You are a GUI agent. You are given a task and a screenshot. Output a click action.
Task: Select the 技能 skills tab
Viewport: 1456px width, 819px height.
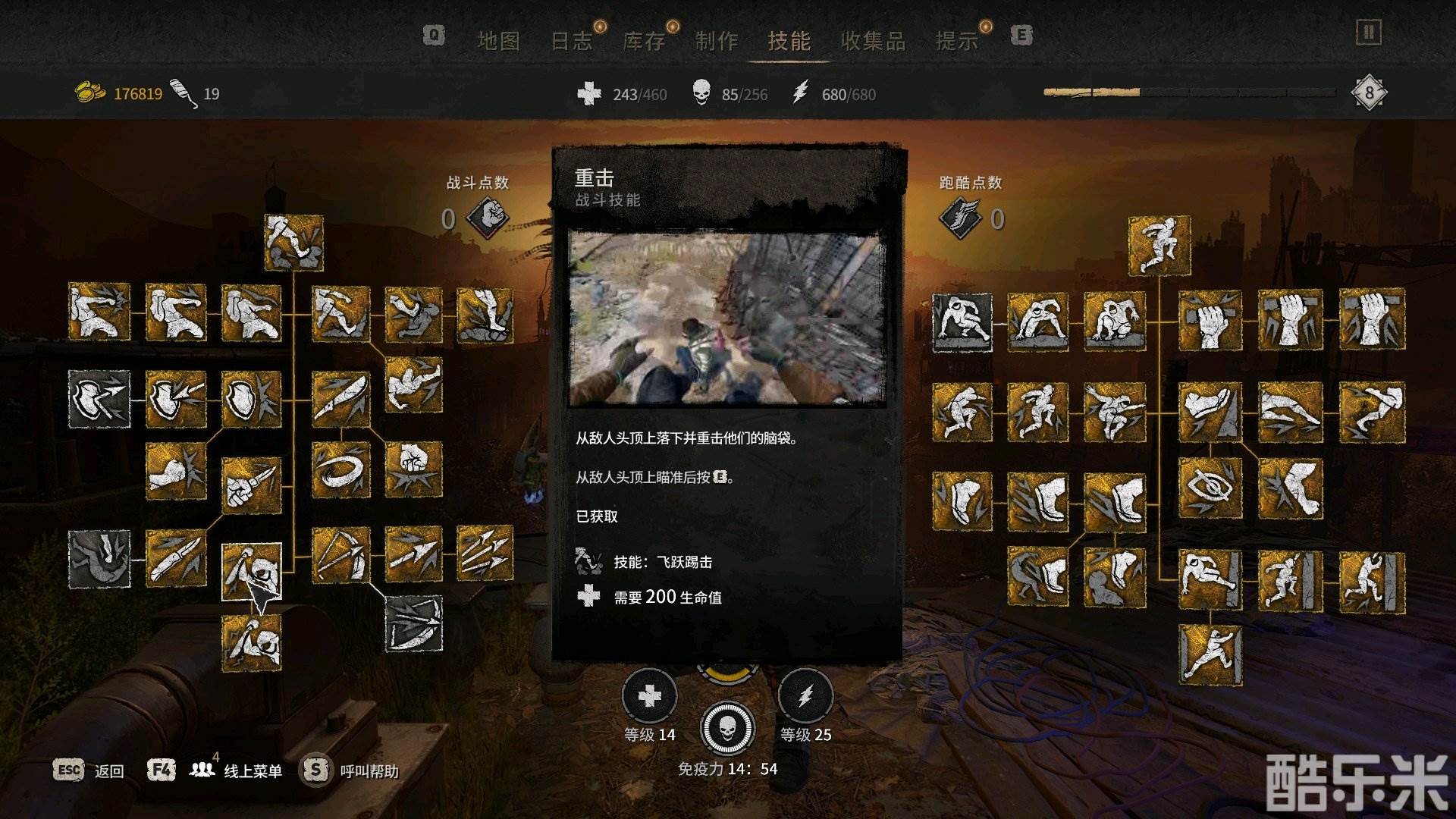point(789,41)
